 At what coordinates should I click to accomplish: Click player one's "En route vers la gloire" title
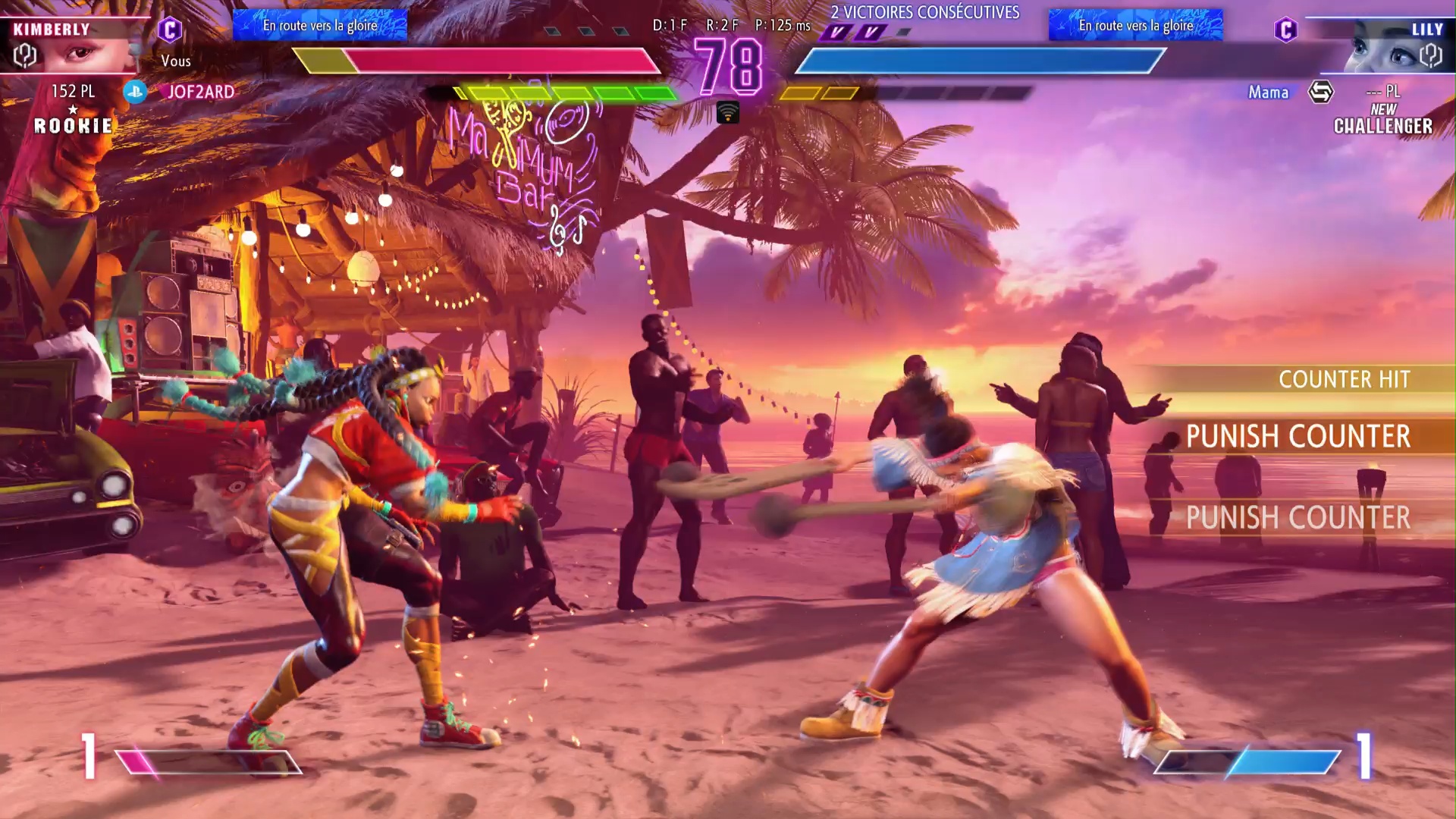(x=320, y=25)
